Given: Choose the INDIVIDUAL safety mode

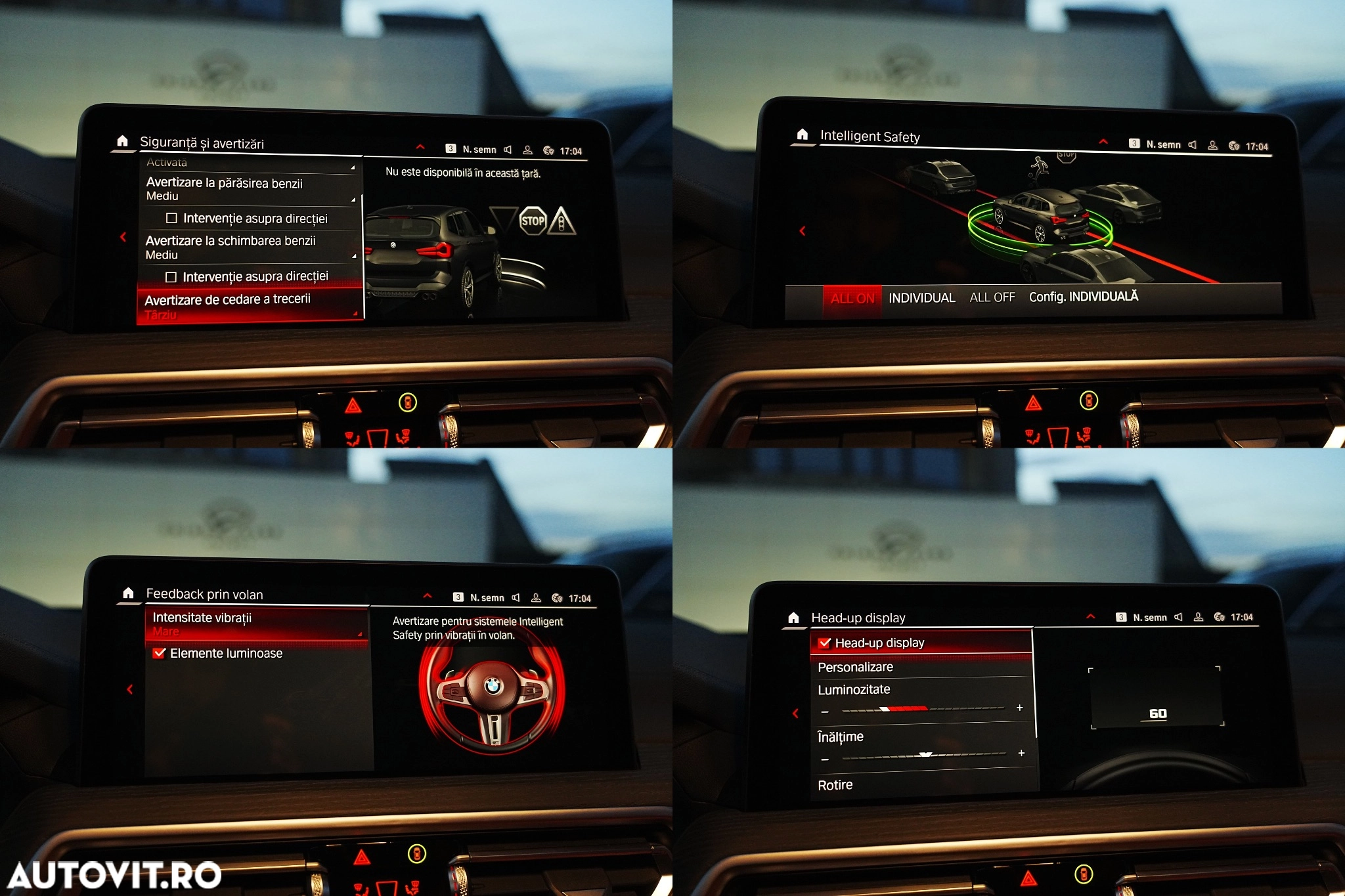Looking at the screenshot, I should tap(921, 298).
